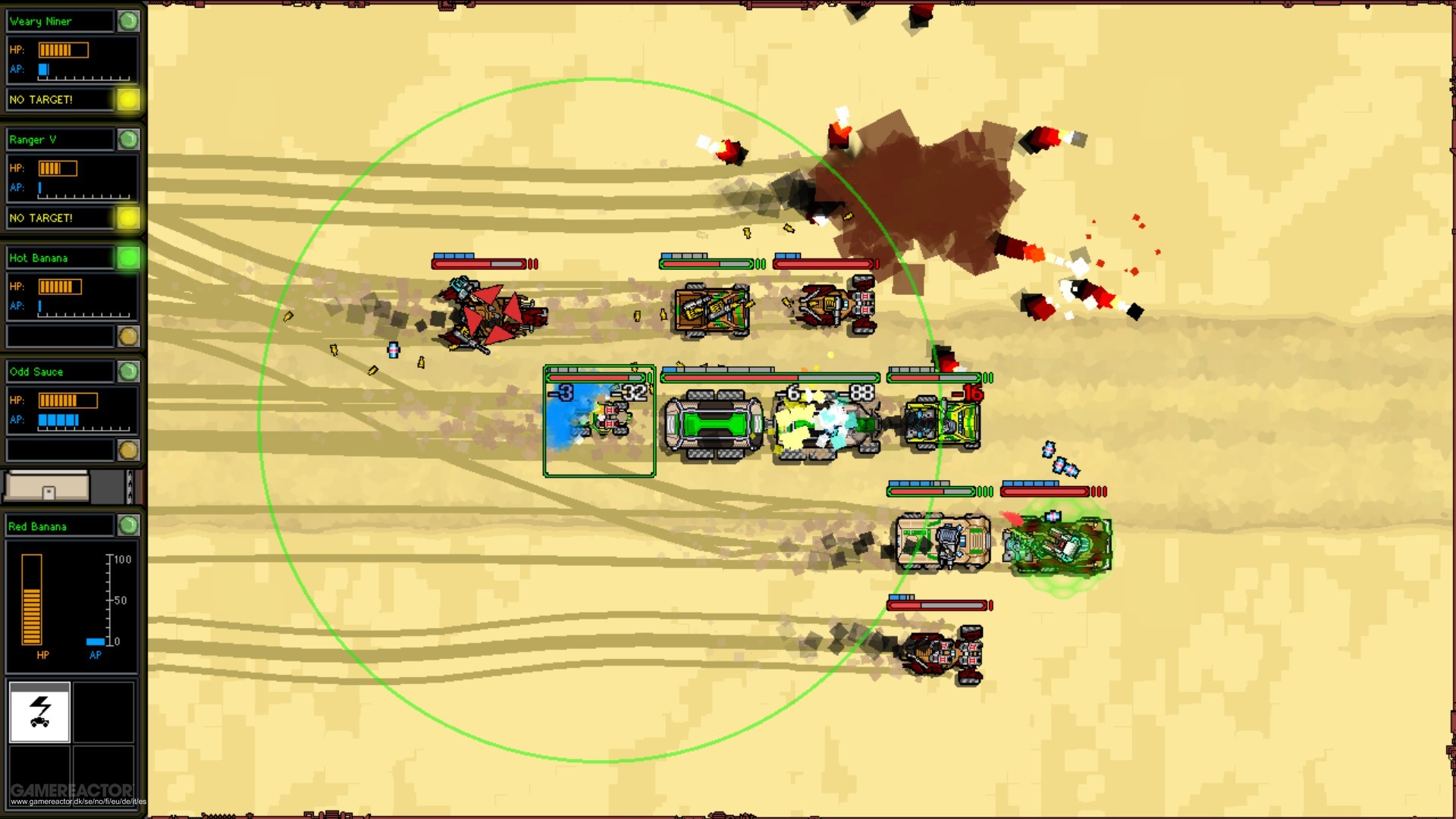Click Weary Niner's green status light

130,21
